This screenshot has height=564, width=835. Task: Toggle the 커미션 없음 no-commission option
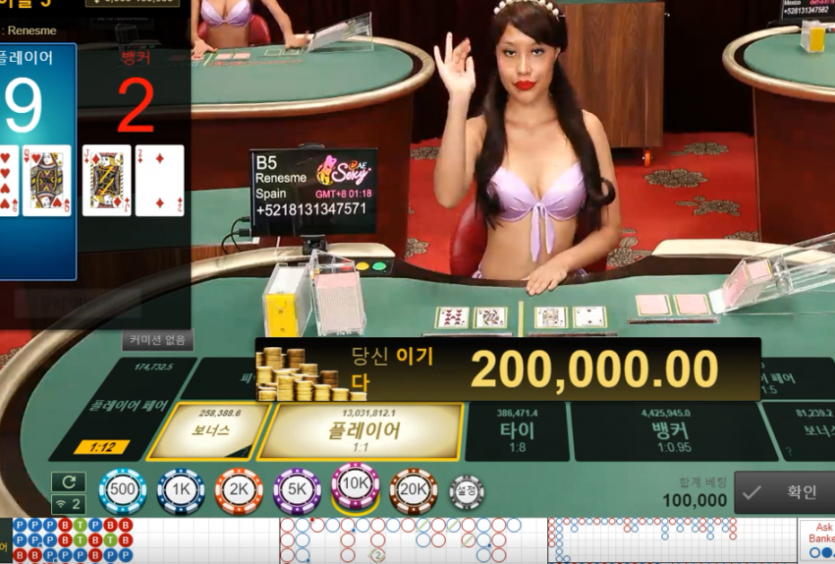[x=157, y=340]
